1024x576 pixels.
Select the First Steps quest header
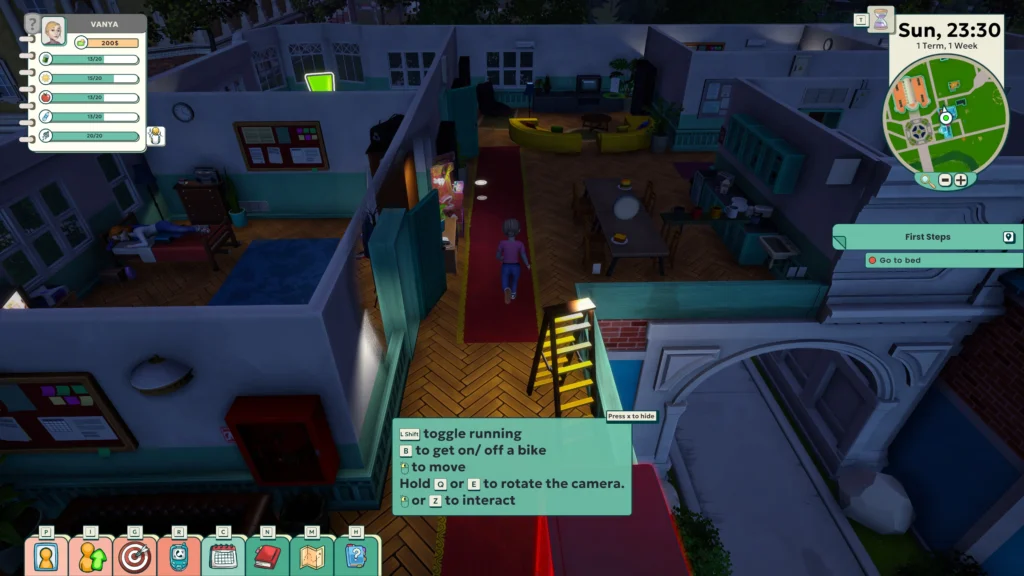click(x=926, y=237)
